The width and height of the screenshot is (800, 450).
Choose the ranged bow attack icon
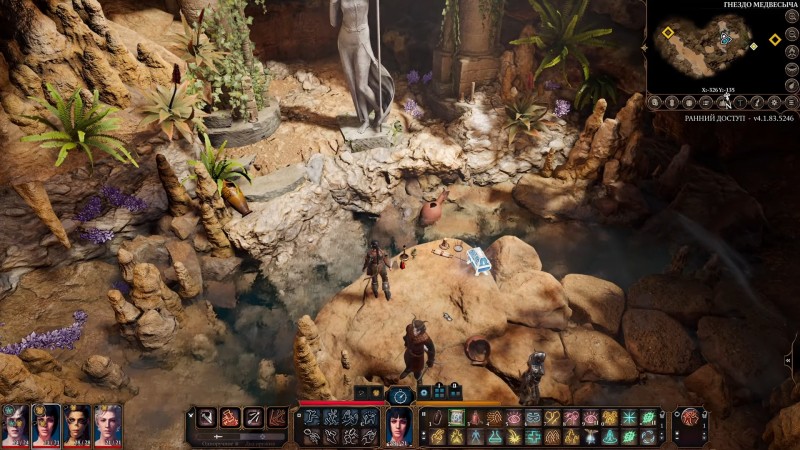click(251, 418)
